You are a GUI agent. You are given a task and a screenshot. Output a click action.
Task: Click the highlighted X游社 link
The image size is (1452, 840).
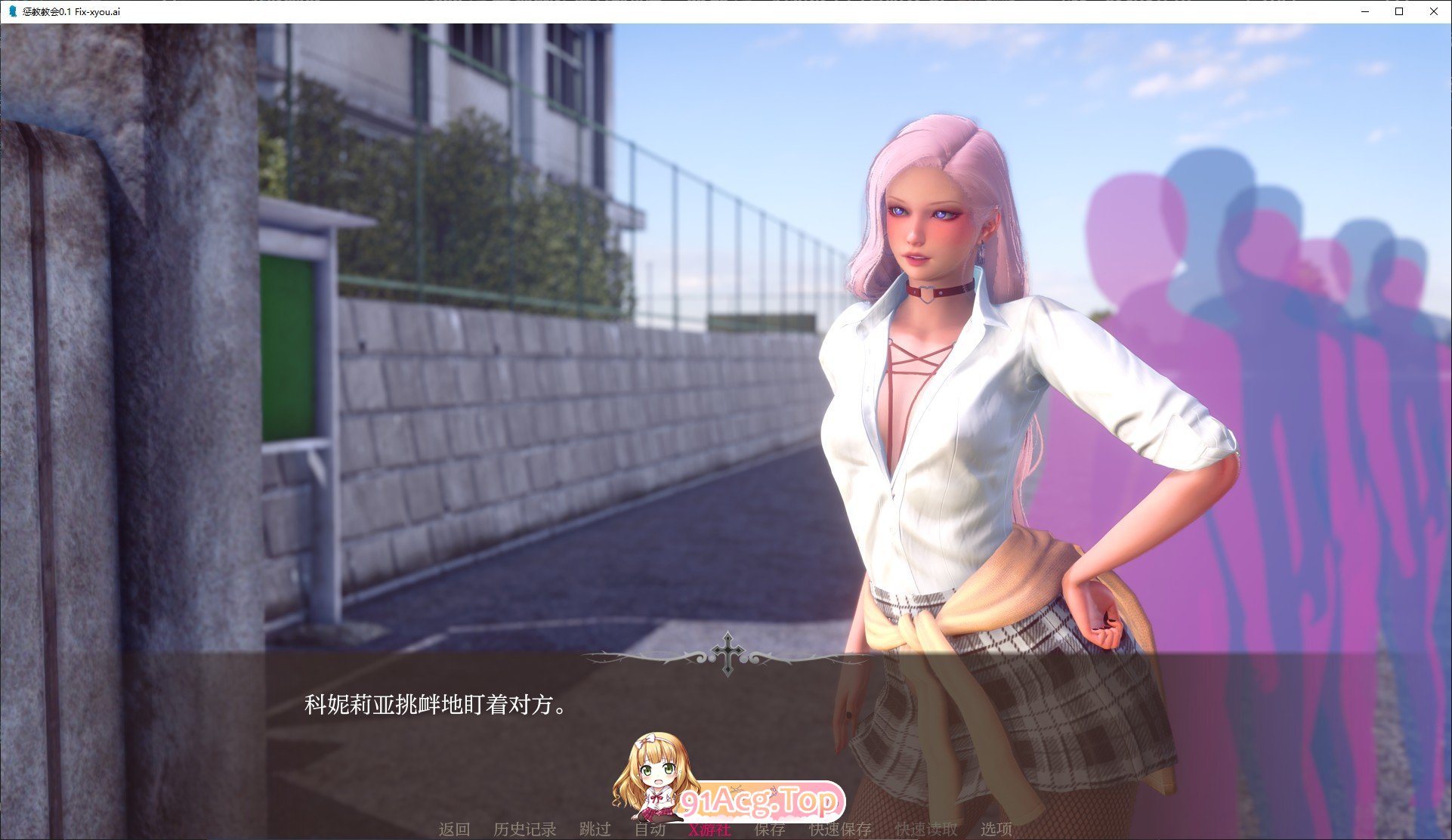709,829
